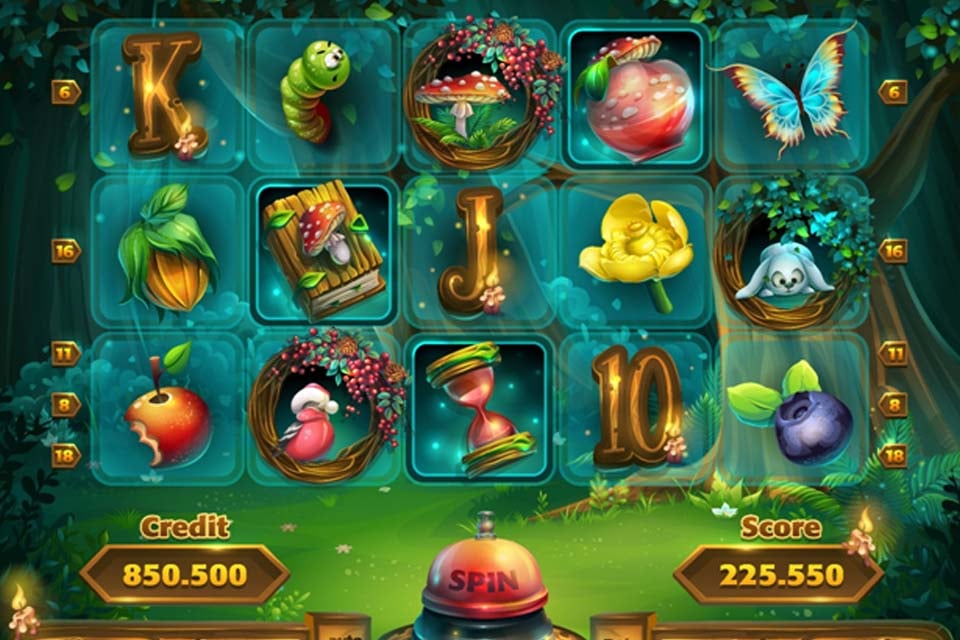Select the spotted pink fruit tile
Screen dimensions: 960x640
pyautogui.click(x=636, y=97)
